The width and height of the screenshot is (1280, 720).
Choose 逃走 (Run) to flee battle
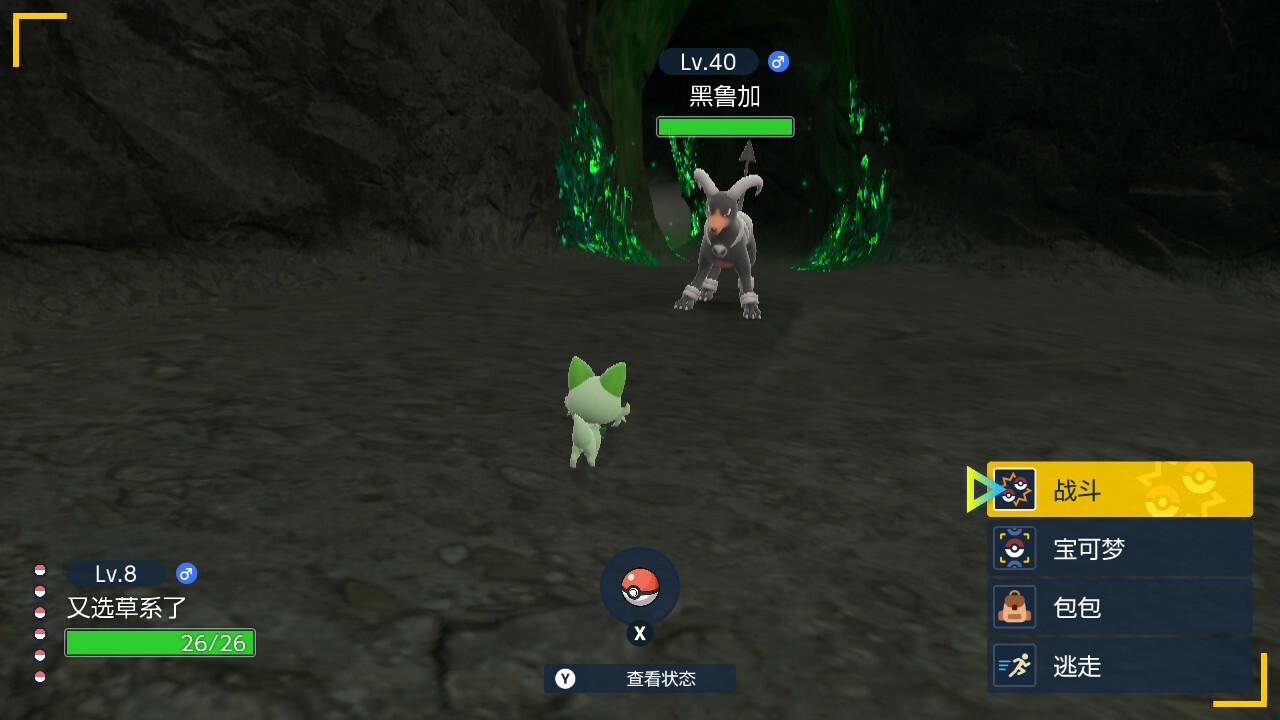tap(1119, 666)
